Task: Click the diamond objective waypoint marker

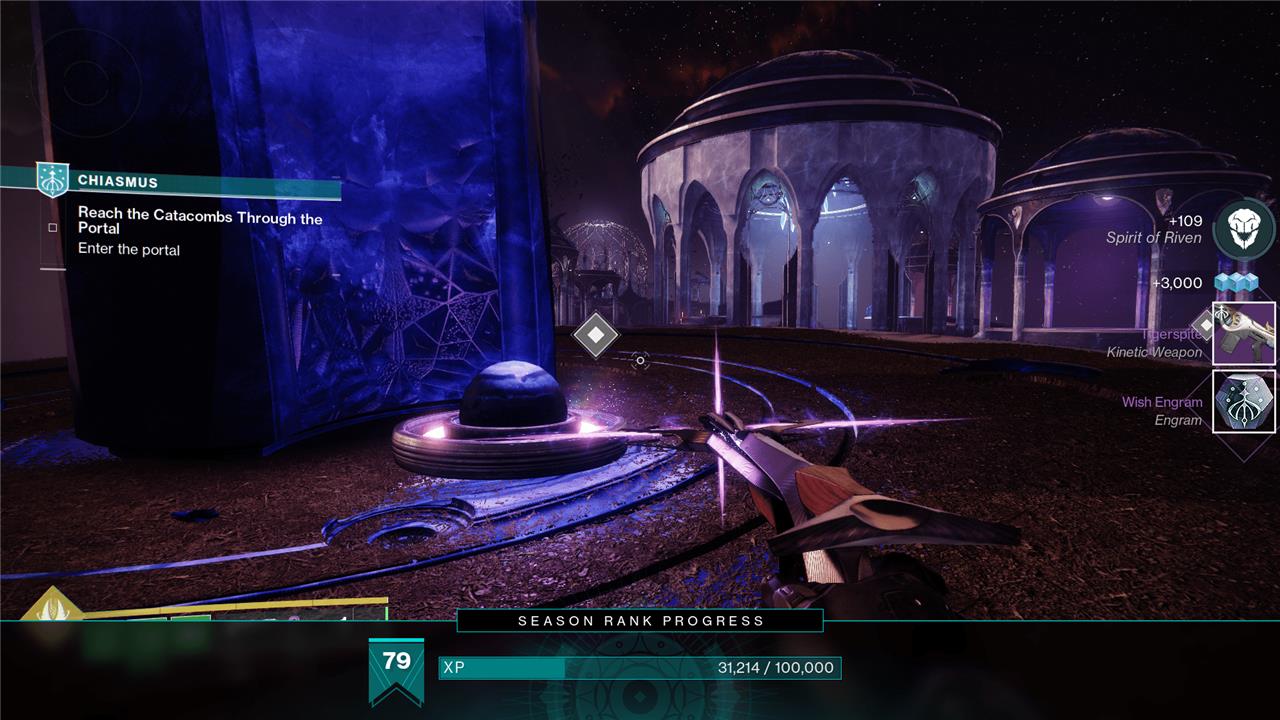Action: pos(596,335)
